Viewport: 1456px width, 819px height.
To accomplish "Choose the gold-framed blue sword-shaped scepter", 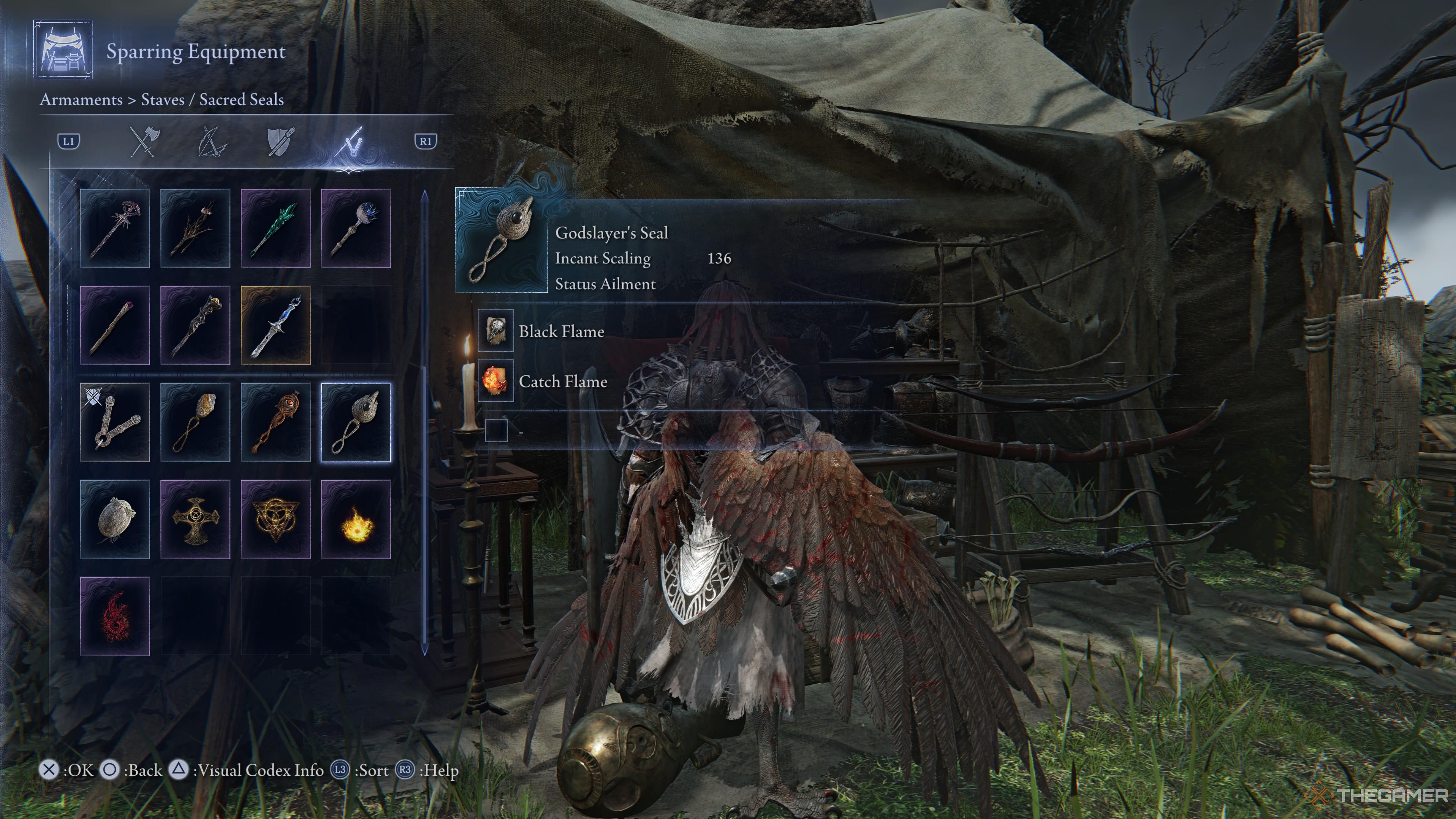I will click(276, 325).
